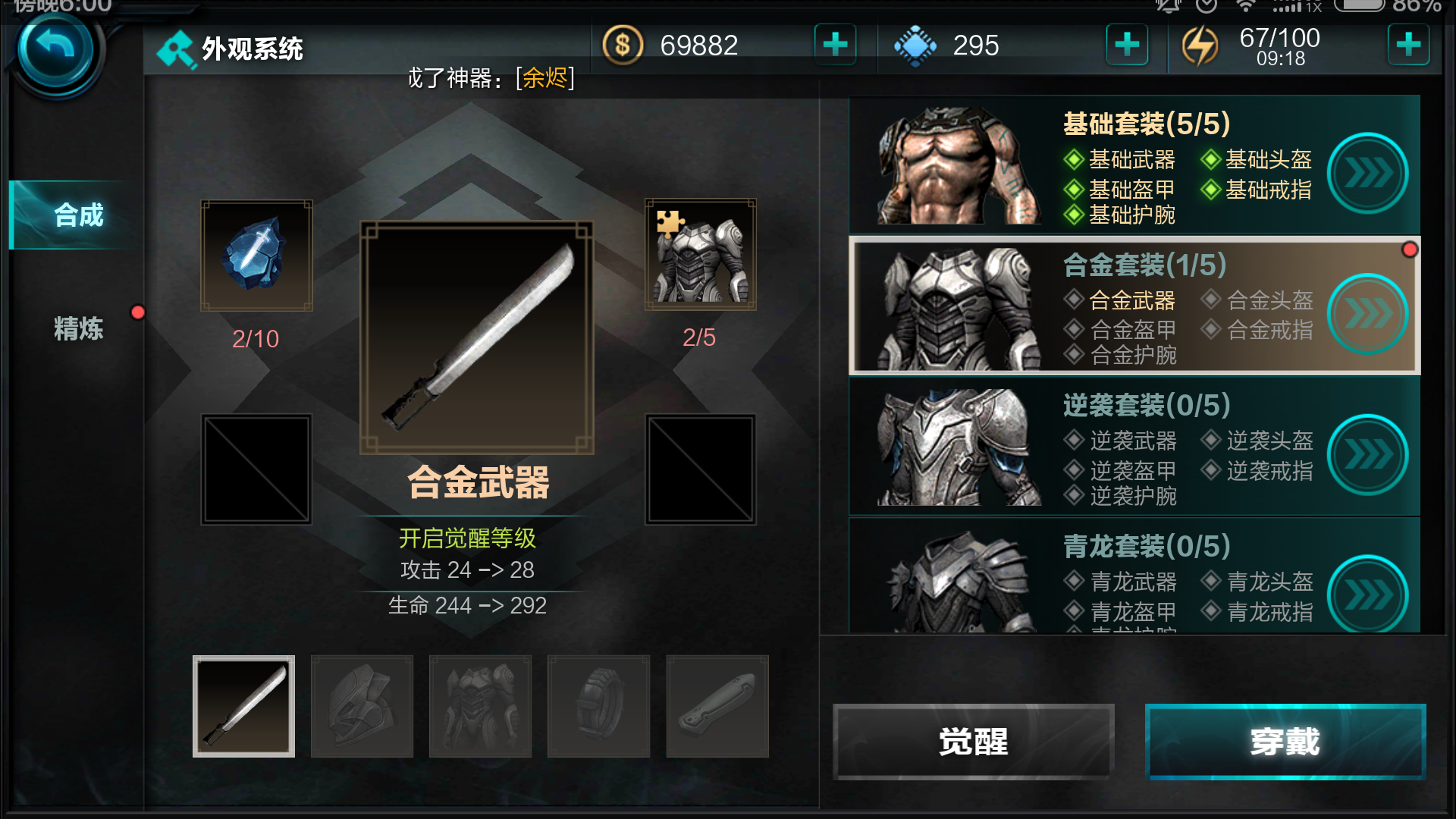Choose the alloy helmet thumbnail
Screen dimensions: 1456x819
tap(362, 706)
